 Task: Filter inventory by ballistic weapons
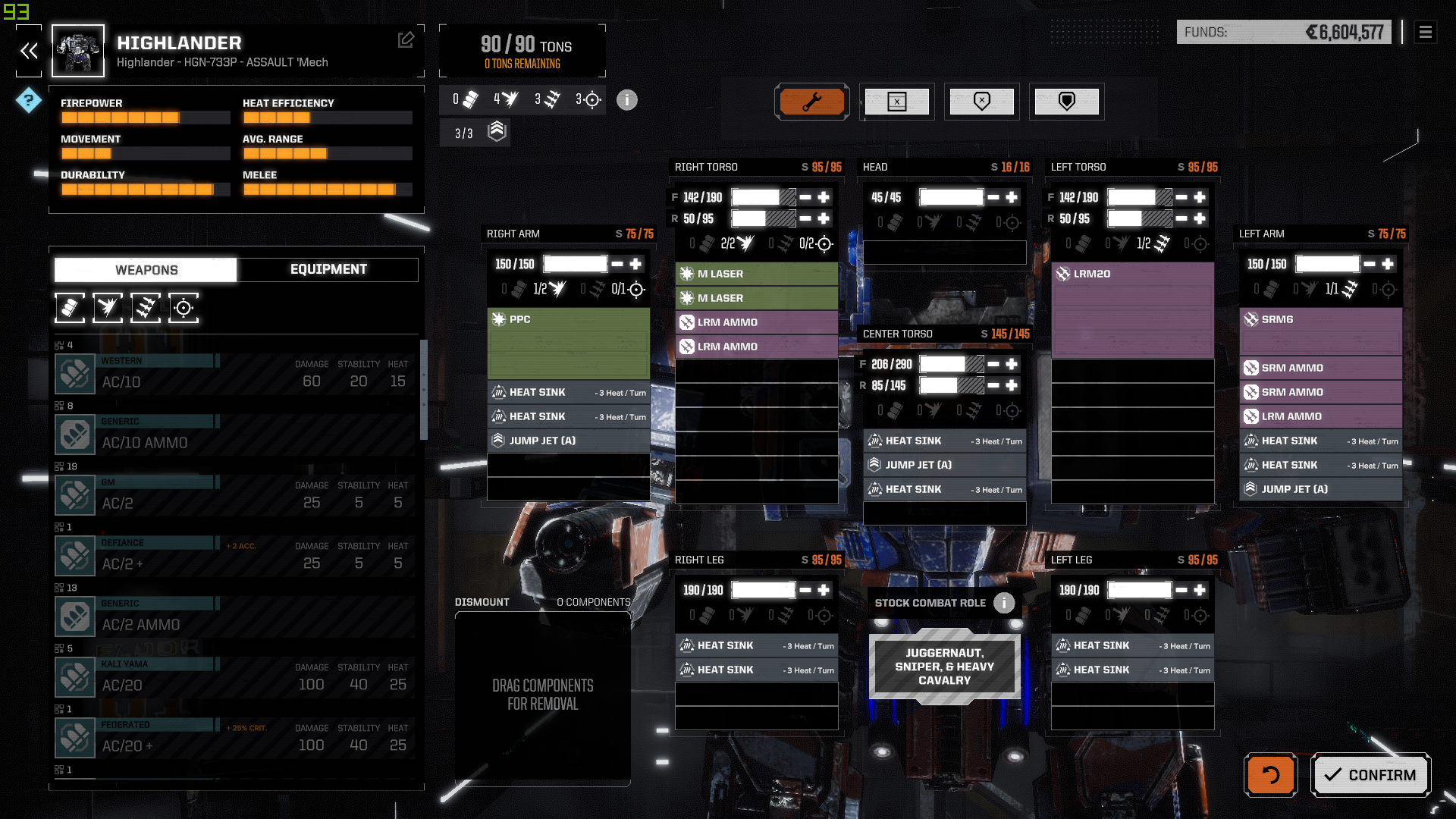click(70, 308)
